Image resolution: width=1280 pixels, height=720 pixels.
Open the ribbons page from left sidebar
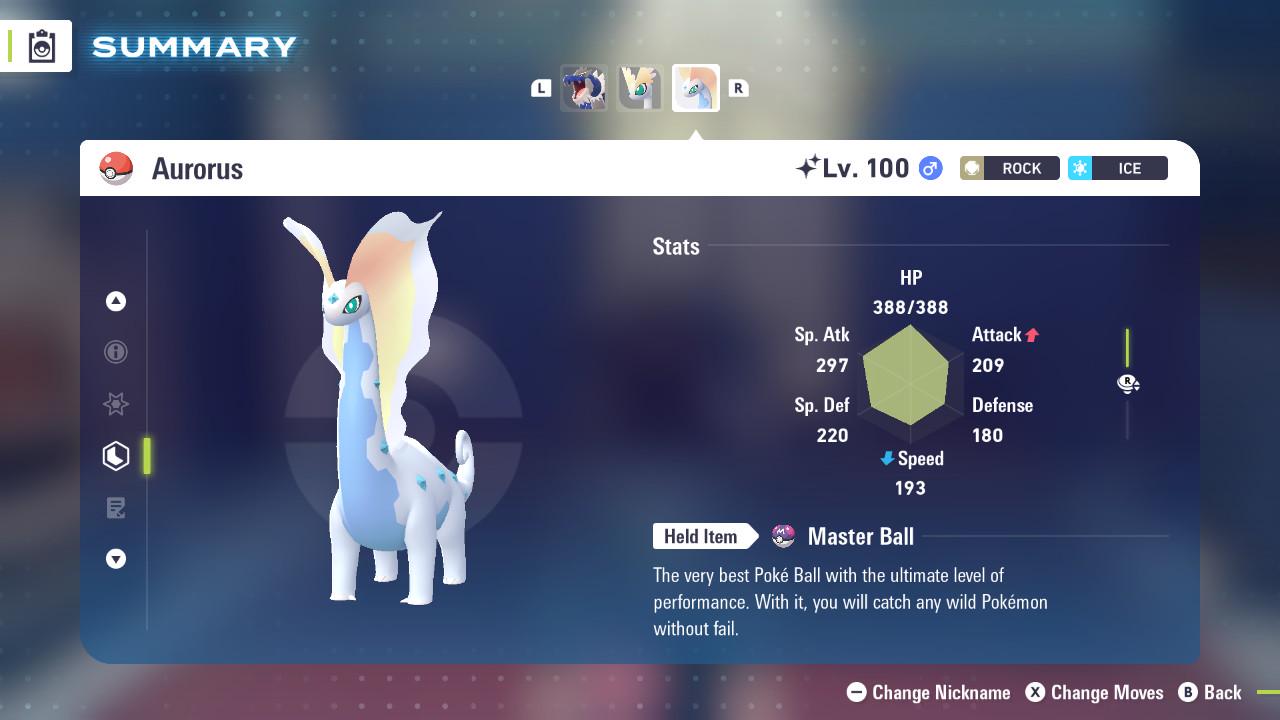116,404
